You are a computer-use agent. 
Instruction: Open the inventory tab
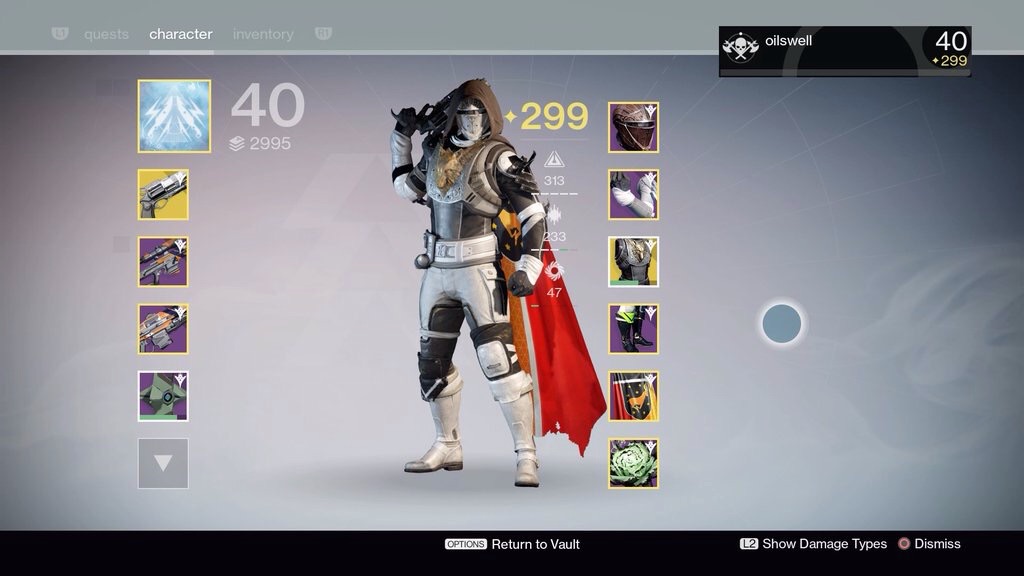click(264, 34)
